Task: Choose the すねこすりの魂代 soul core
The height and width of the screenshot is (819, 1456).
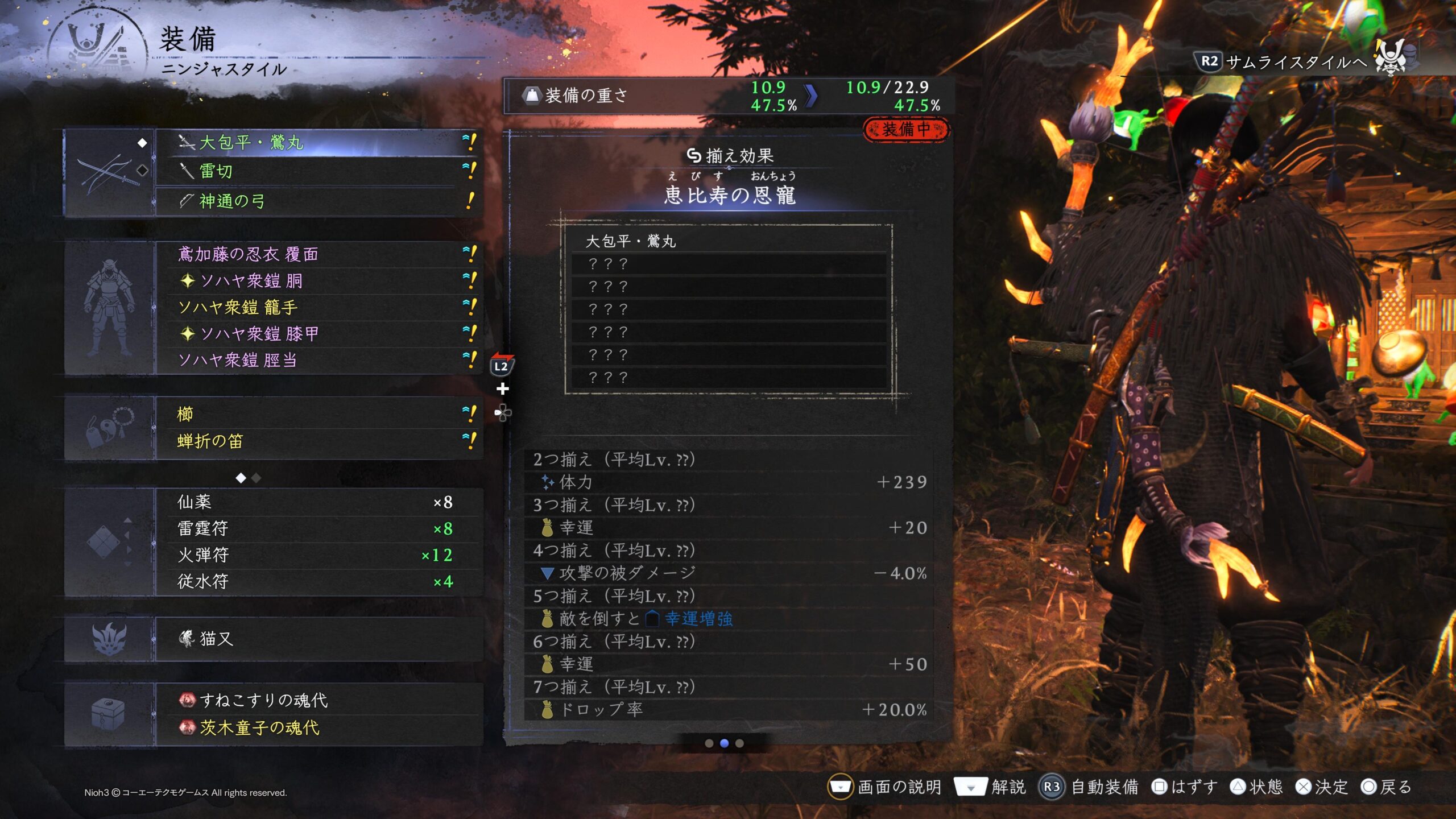Action: 318,700
